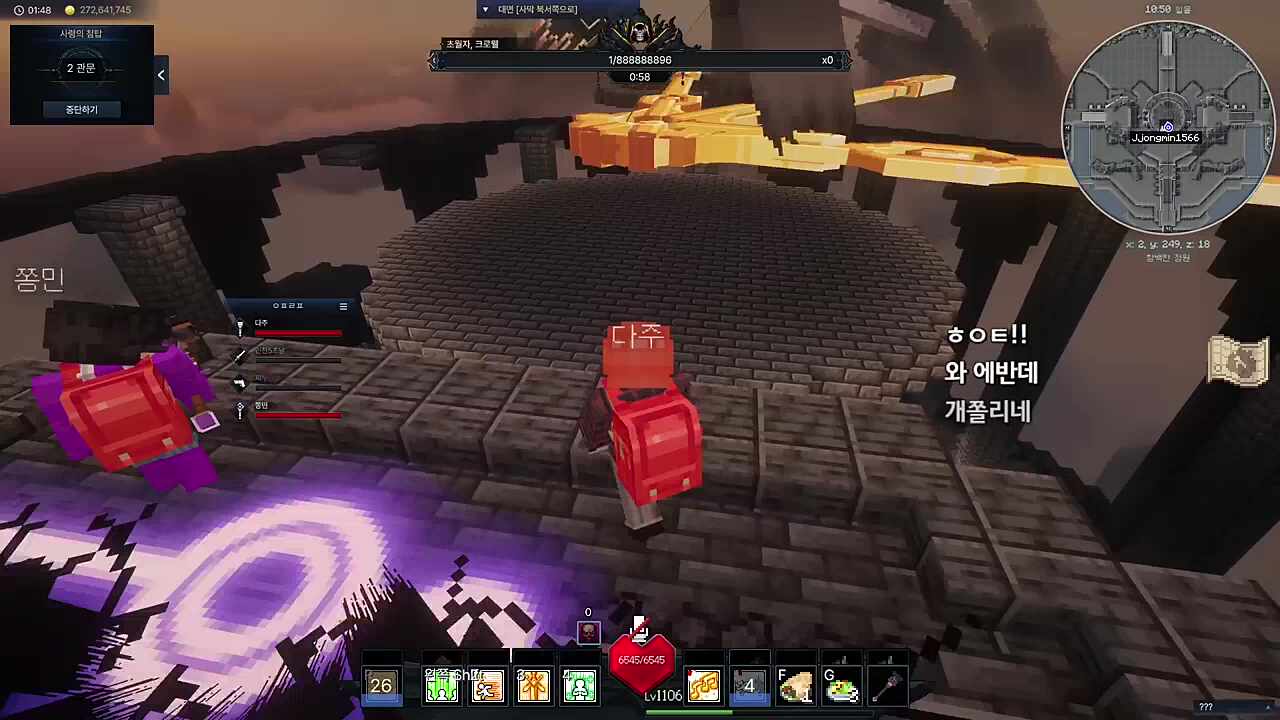The height and width of the screenshot is (720, 1280).
Task: Click the gold coin currency icon
Action: 68,10
